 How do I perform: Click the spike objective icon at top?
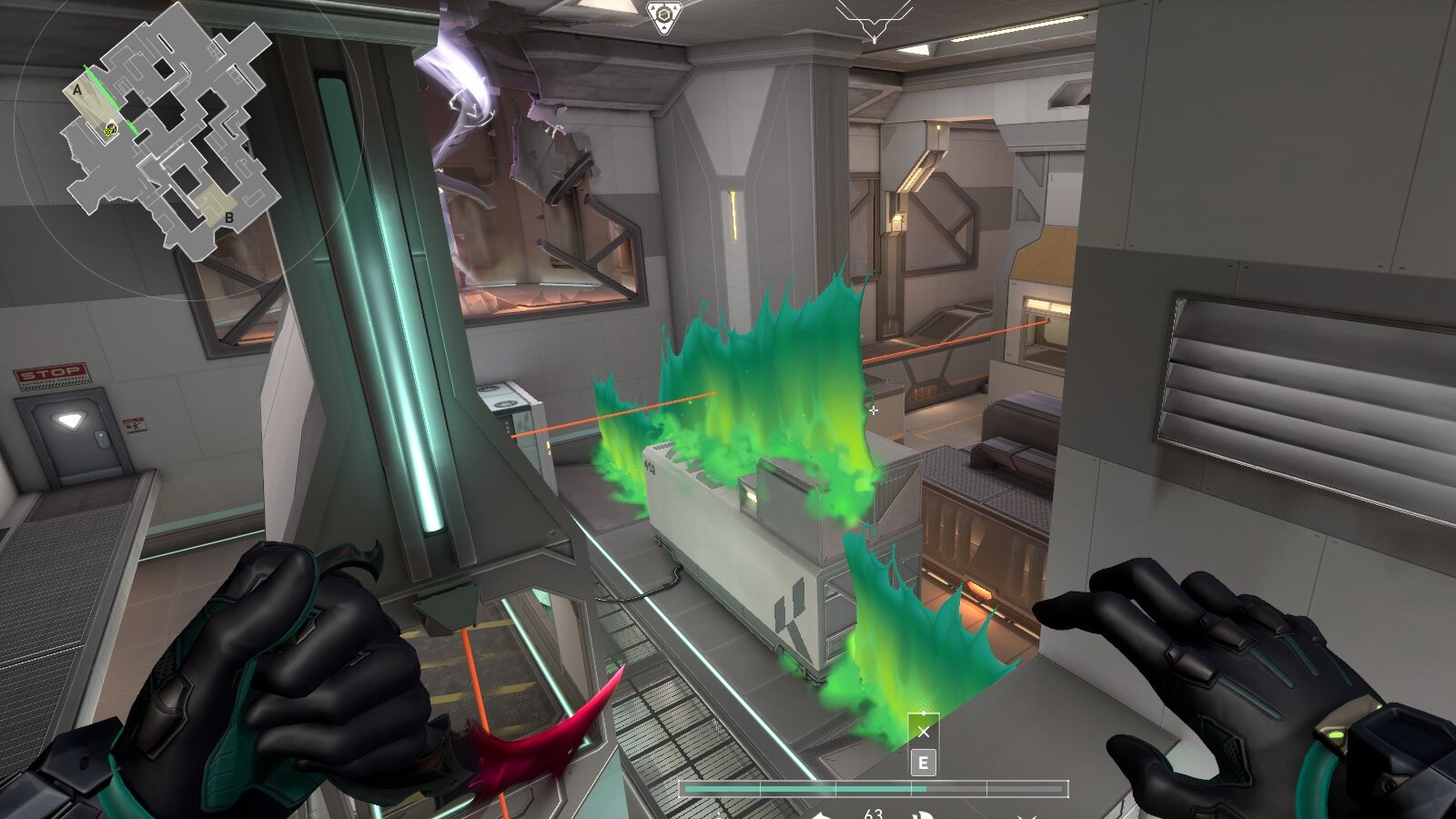tap(663, 16)
